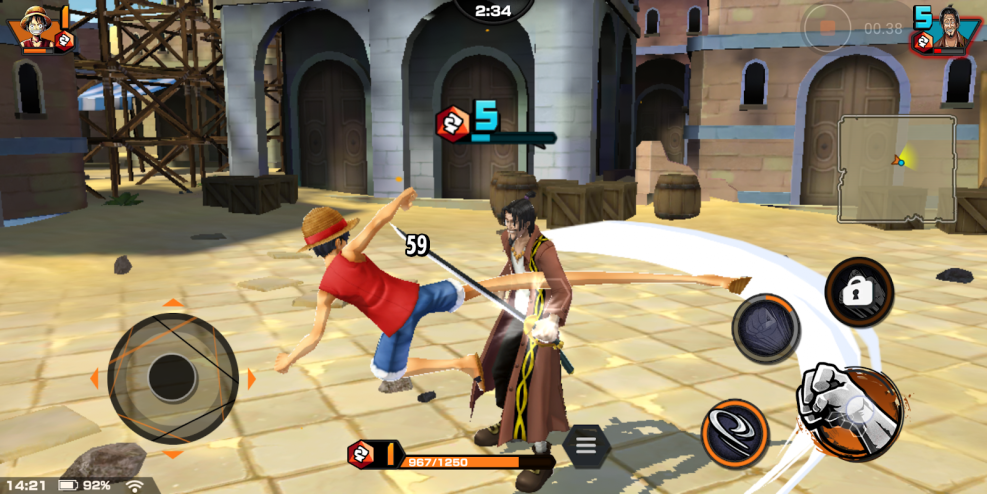The image size is (987, 494).
Task: Use the greyed-out skill button
Action: (766, 328)
